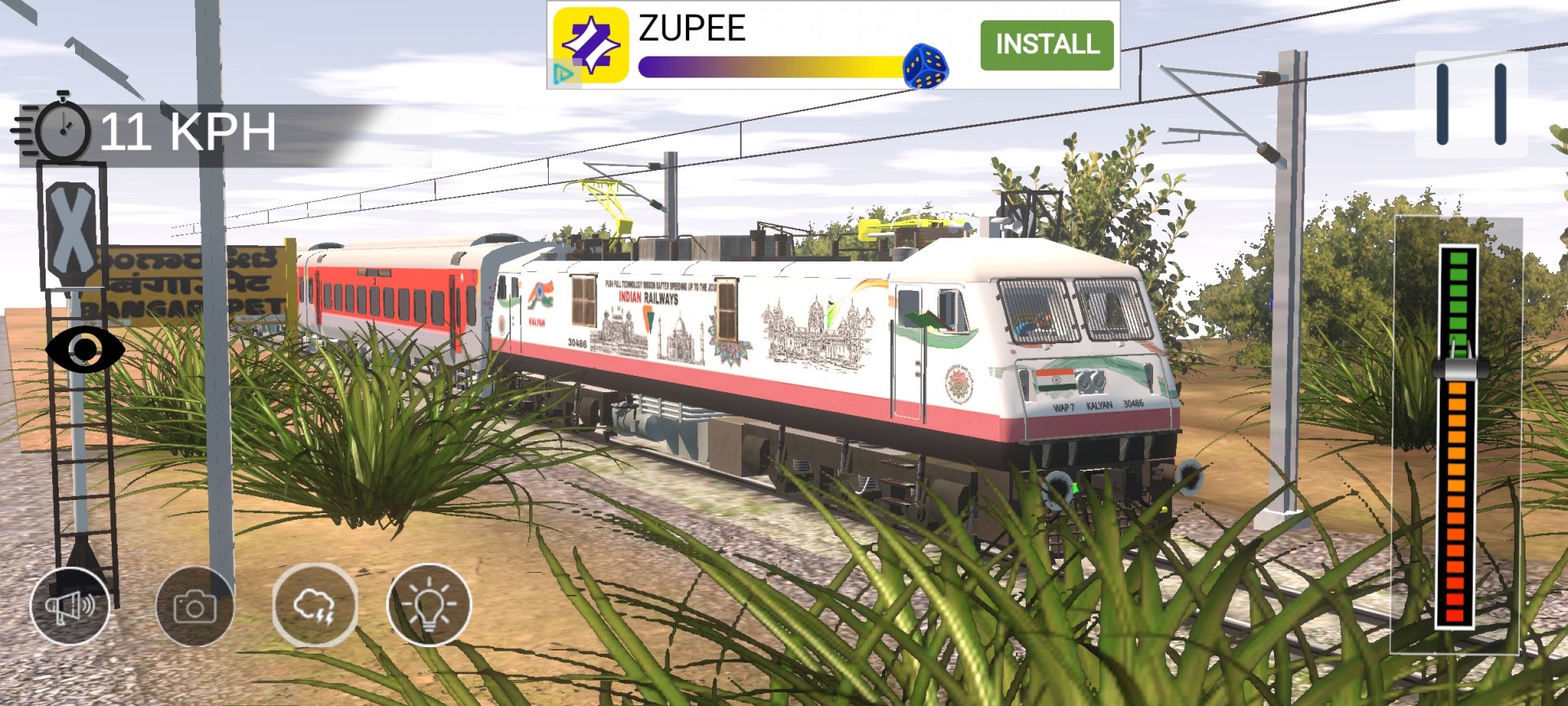Switch on the lightbulb headlight button
Screen dimensions: 1568x706
(429, 605)
